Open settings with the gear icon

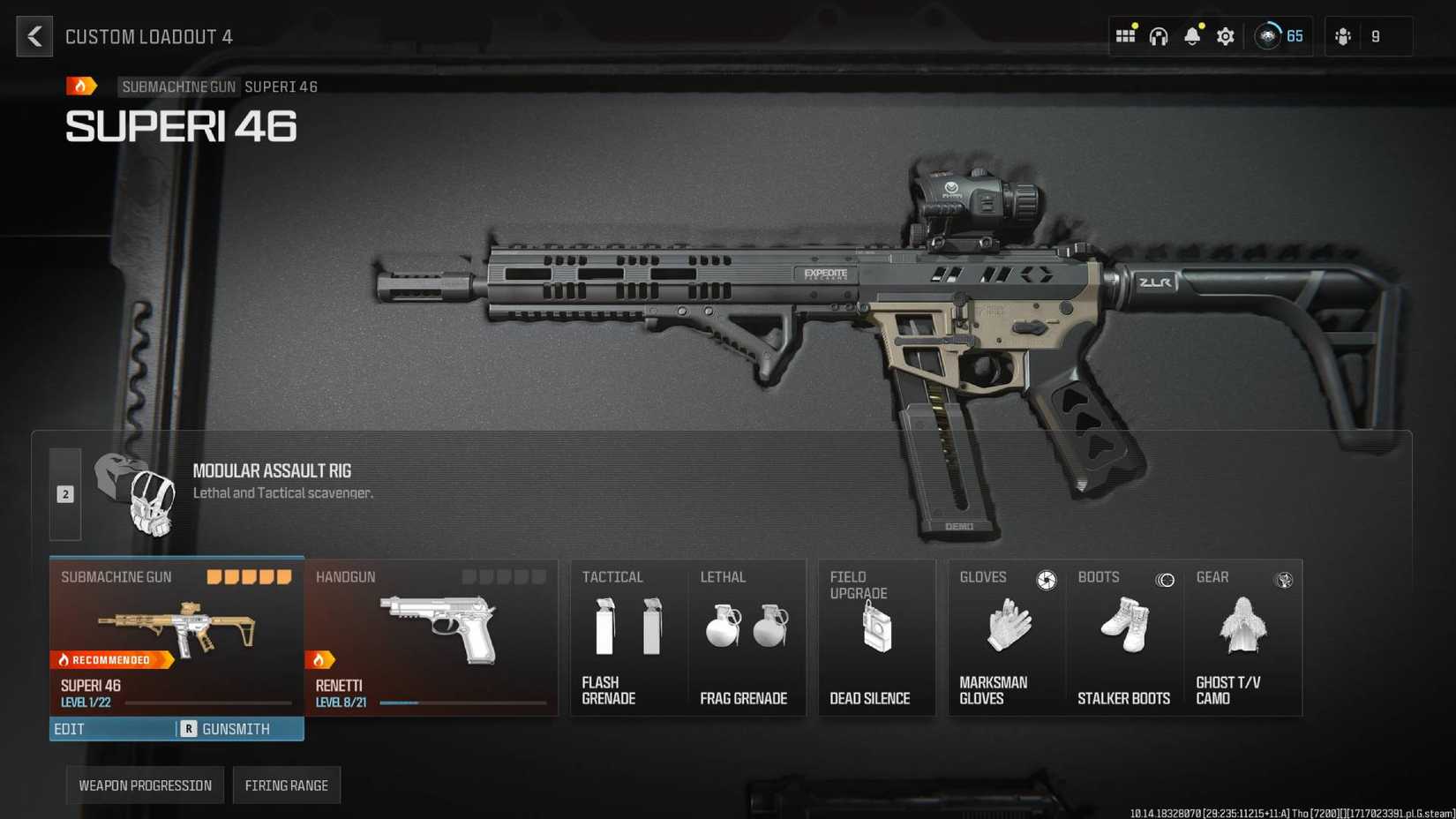pyautogui.click(x=1225, y=36)
